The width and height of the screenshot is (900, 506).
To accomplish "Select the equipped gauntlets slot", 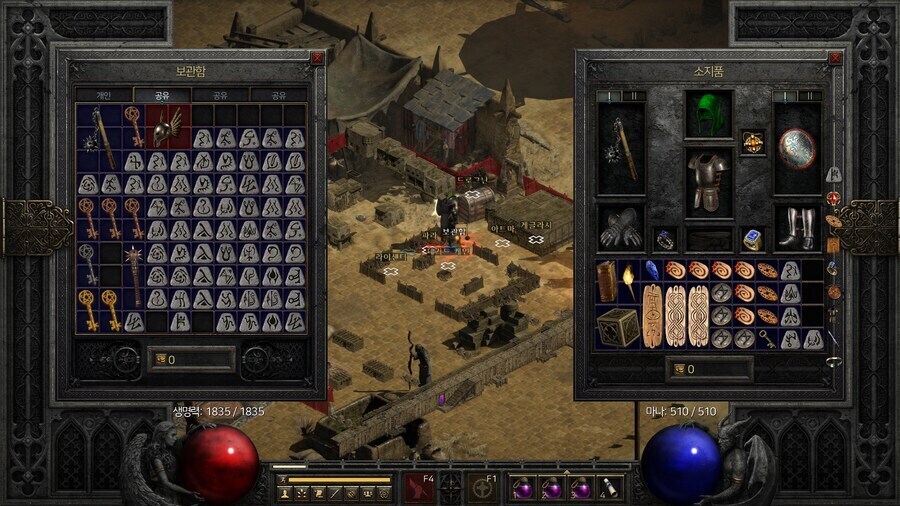I will 621,229.
